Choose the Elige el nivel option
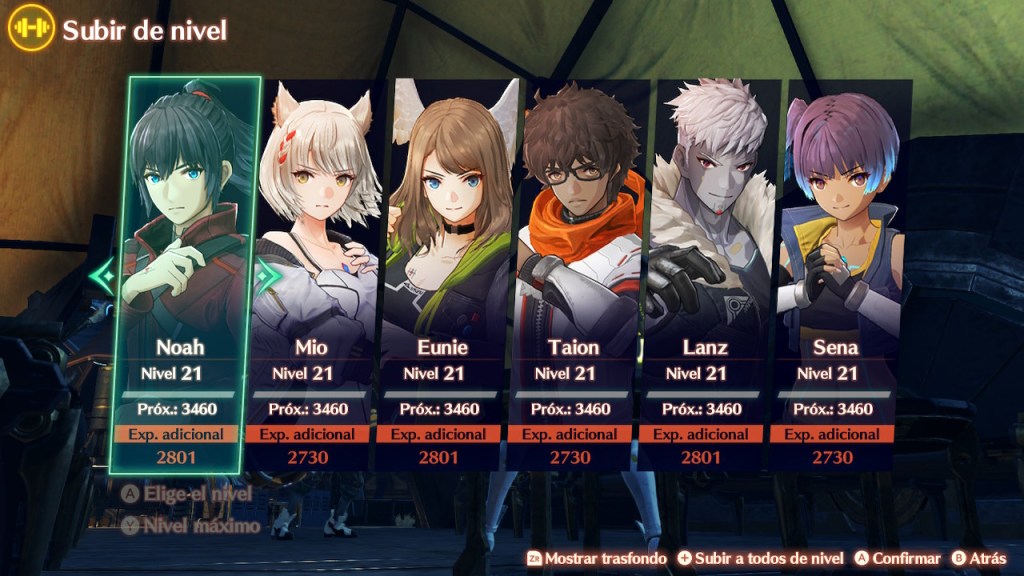 pyautogui.click(x=186, y=494)
